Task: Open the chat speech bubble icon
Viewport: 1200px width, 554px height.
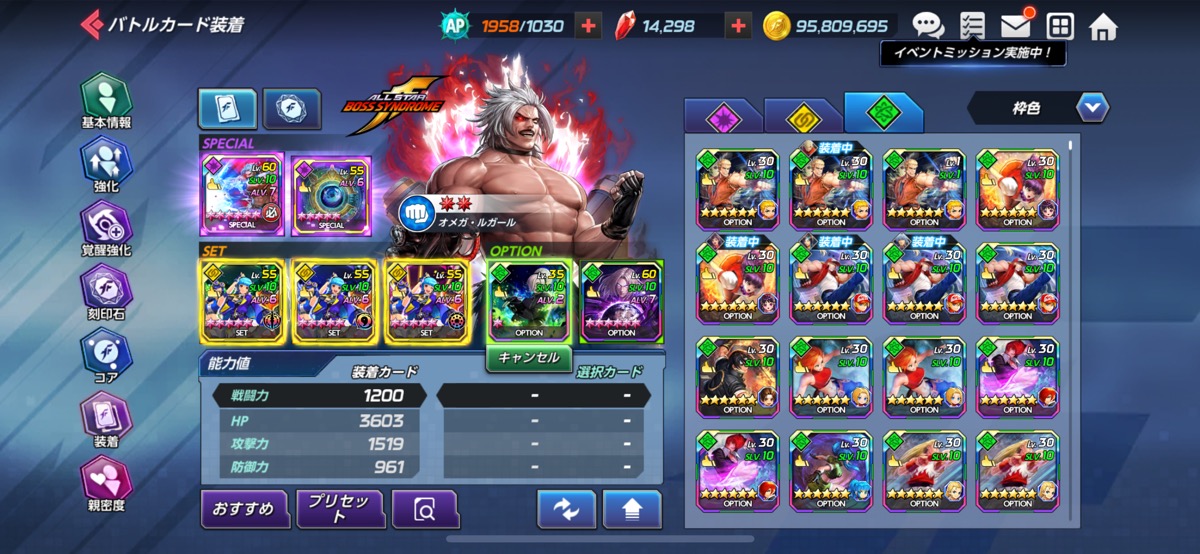Action: click(928, 26)
